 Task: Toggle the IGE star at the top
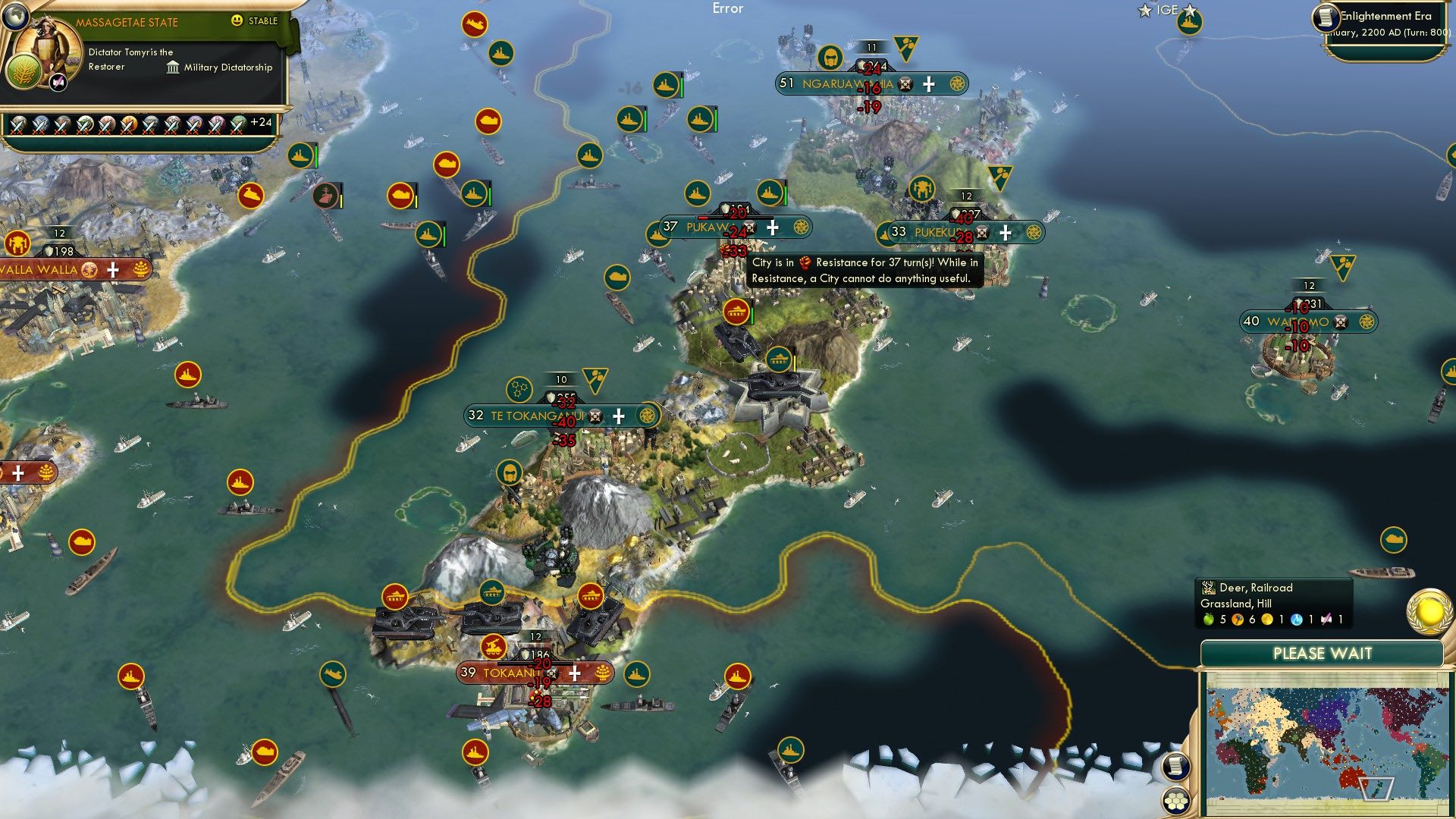pos(1144,10)
